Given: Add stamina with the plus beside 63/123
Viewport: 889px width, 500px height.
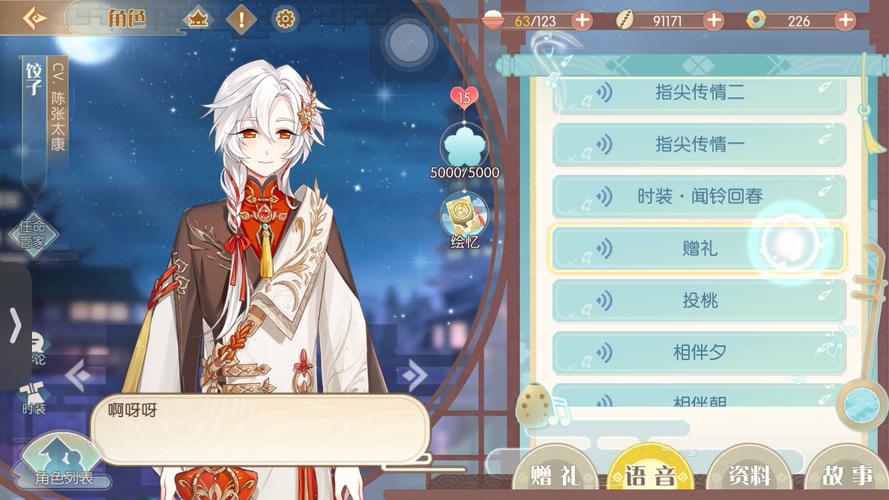Looking at the screenshot, I should click(x=581, y=20).
